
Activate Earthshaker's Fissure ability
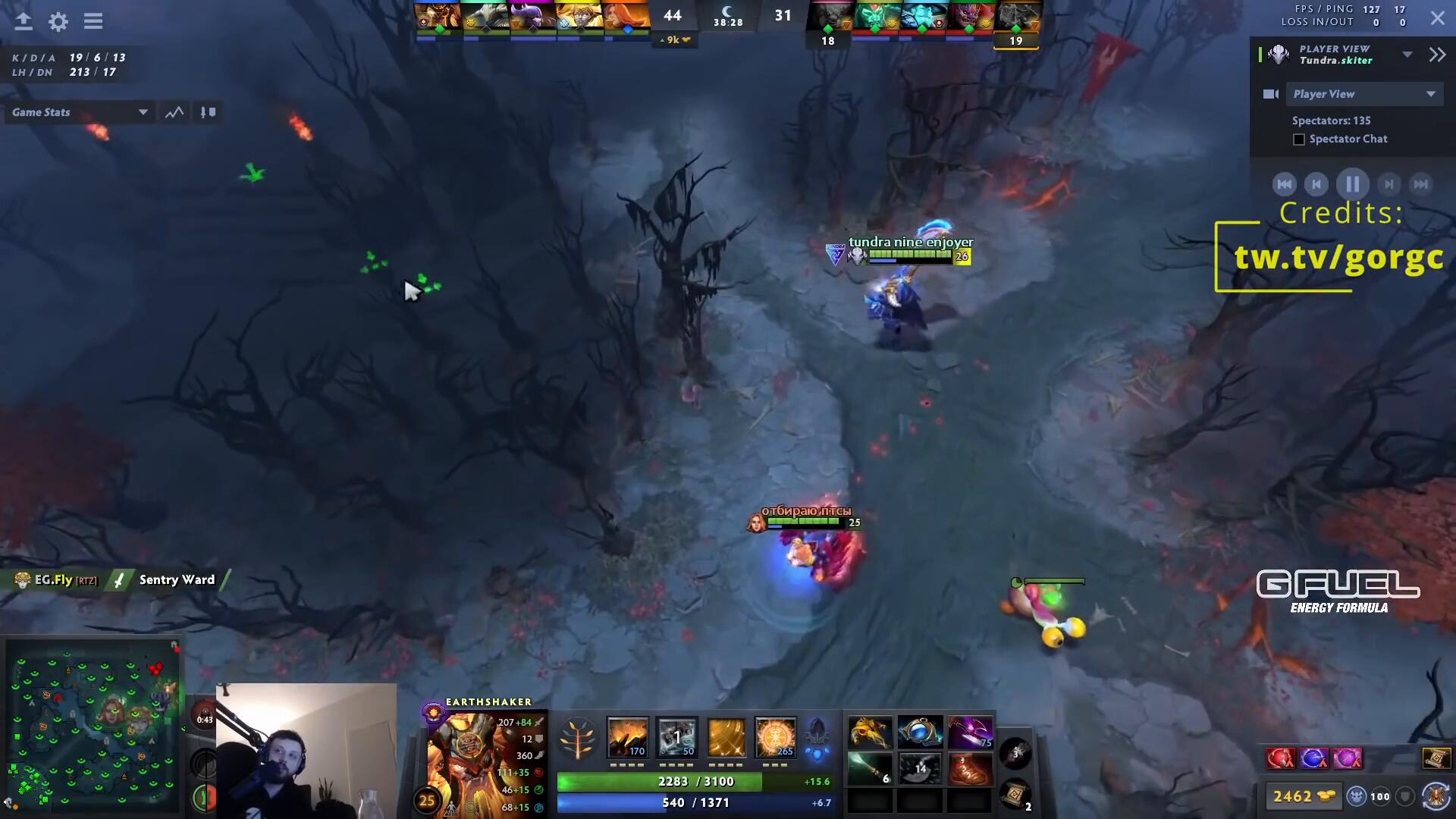click(x=628, y=737)
